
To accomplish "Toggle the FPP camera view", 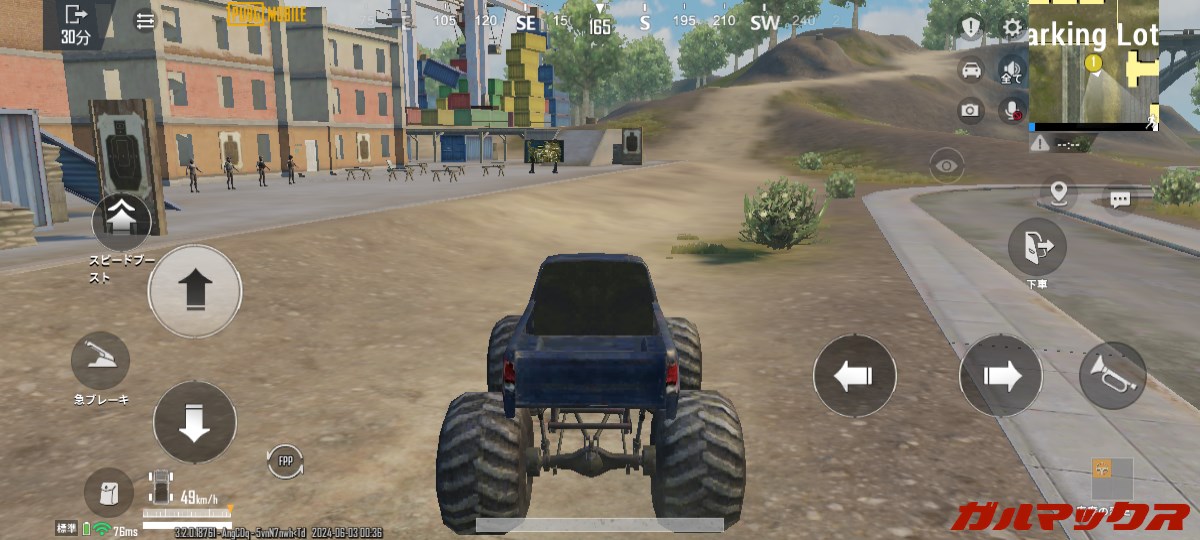I will coord(285,461).
